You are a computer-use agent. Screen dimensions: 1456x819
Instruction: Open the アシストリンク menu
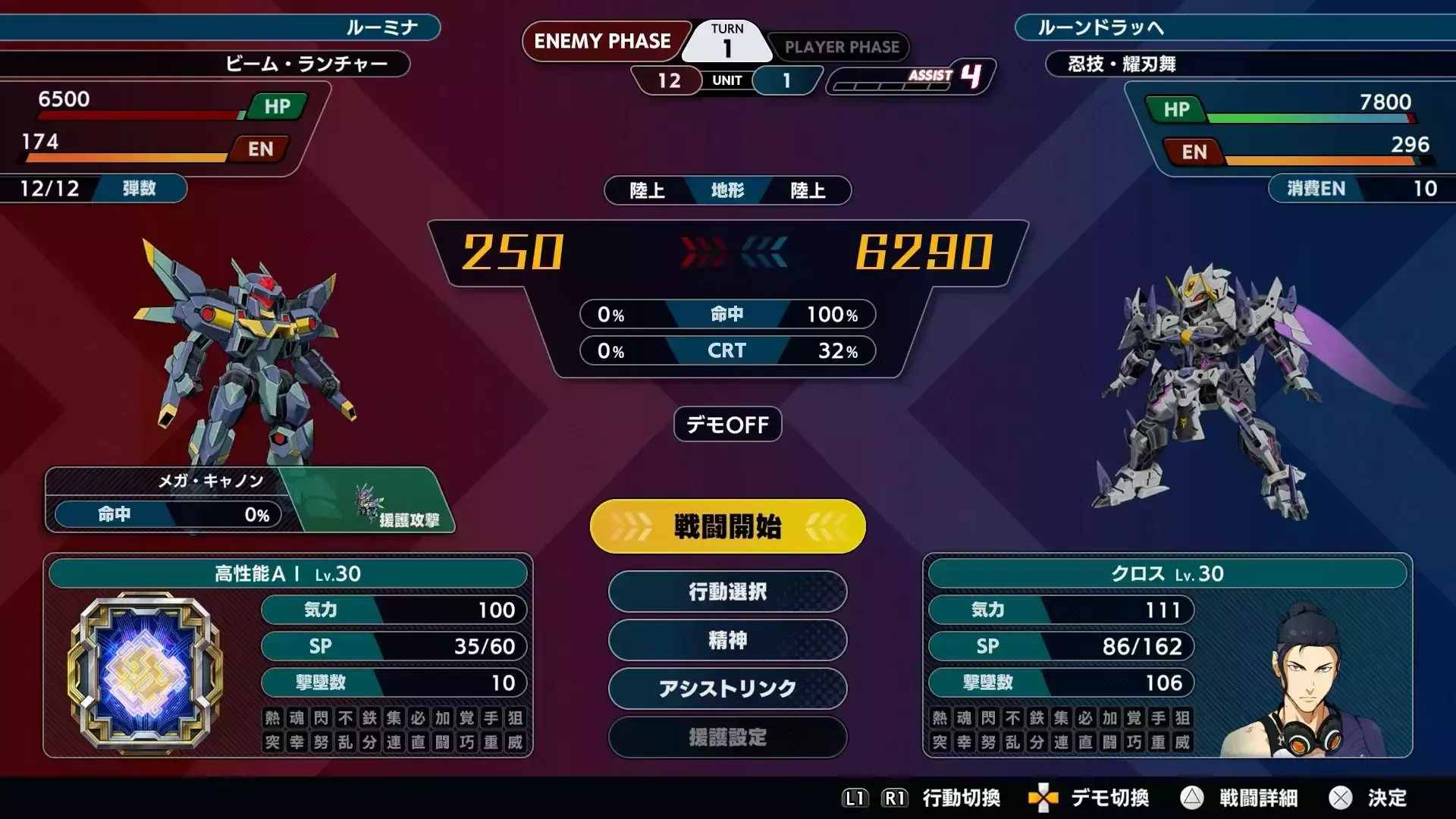point(726,689)
